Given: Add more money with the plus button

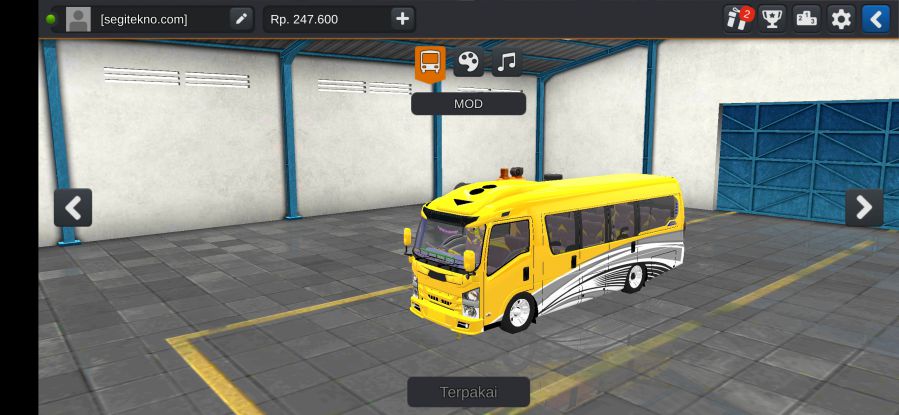Looking at the screenshot, I should 401,19.
